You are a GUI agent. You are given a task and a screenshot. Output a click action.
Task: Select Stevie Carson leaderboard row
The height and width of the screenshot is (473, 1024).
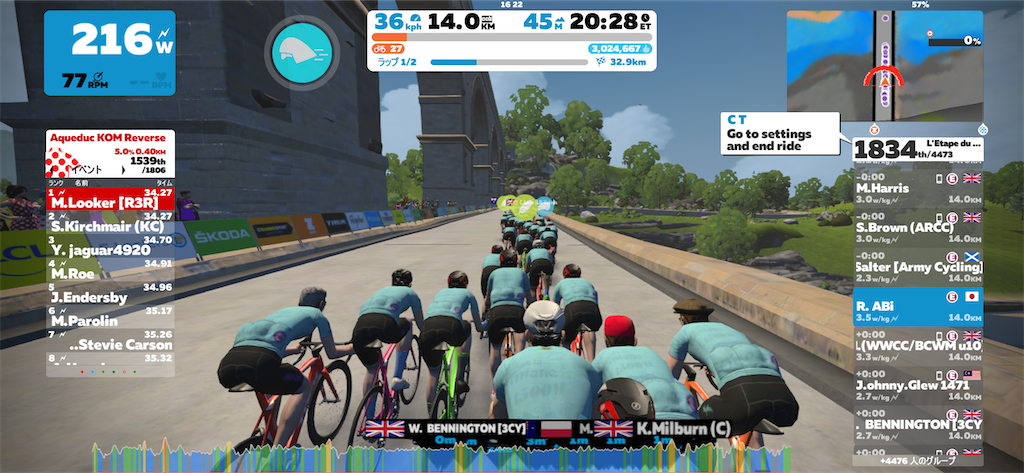(110, 344)
